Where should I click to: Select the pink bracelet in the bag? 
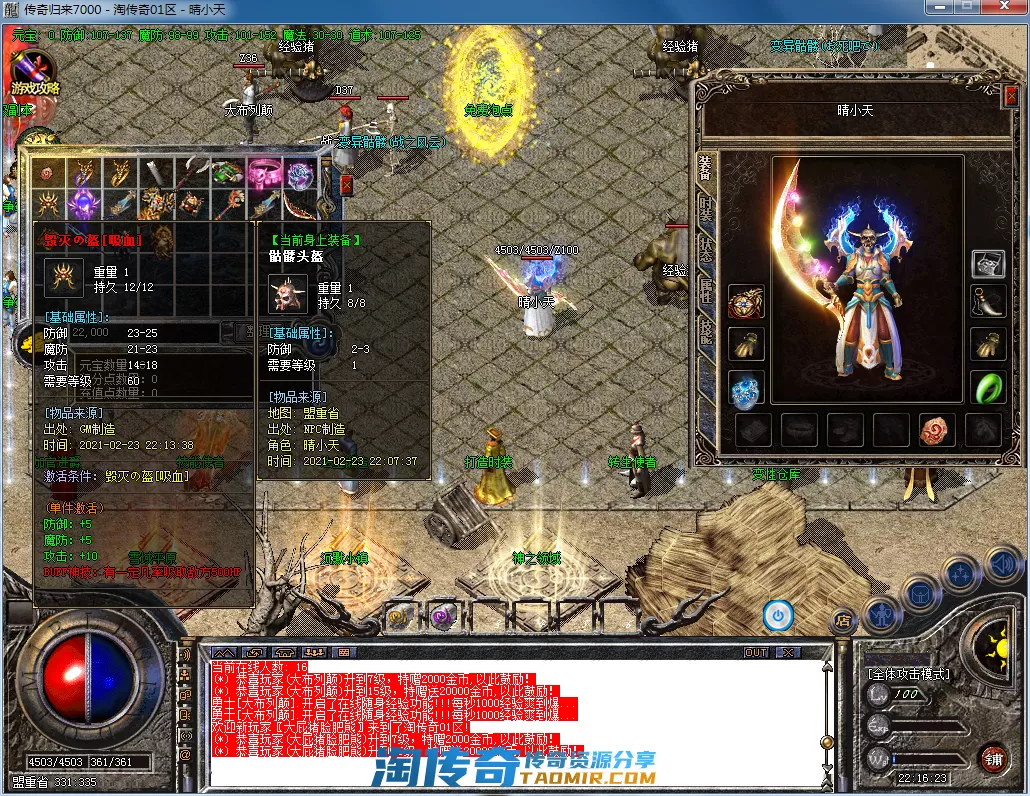coord(264,172)
